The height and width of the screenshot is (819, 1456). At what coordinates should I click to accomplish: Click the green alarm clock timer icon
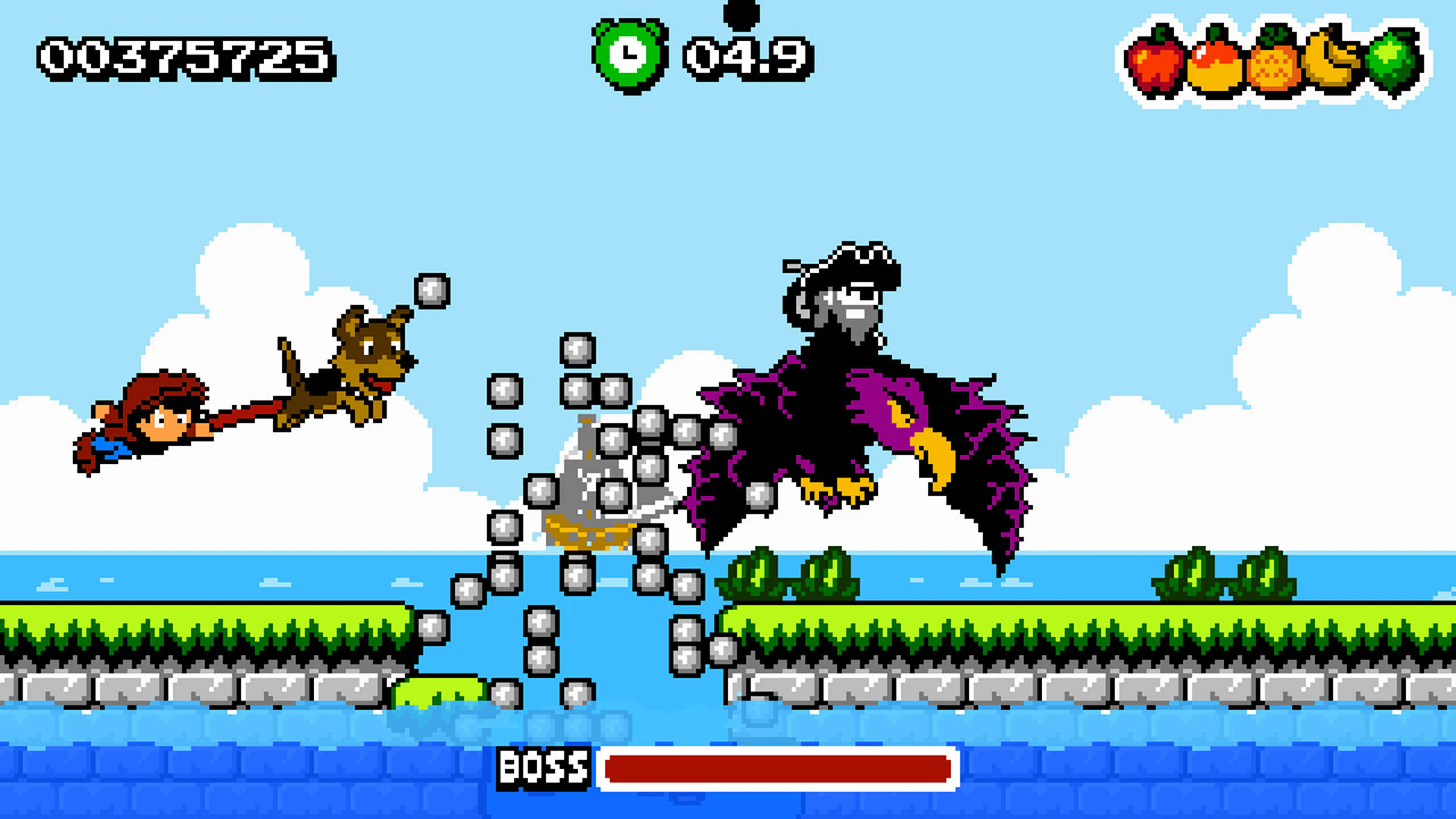pos(628,55)
